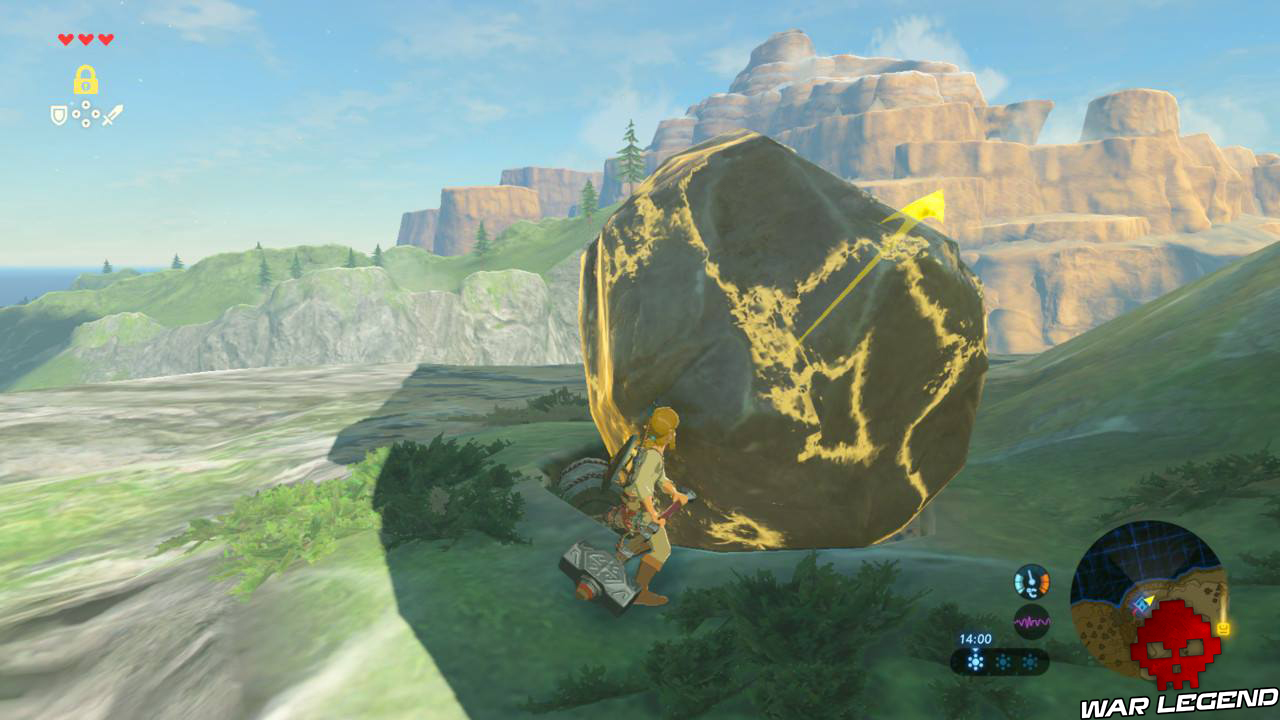Click the red quest pin on the minimap
The width and height of the screenshot is (1280, 720).
coord(1134,612)
